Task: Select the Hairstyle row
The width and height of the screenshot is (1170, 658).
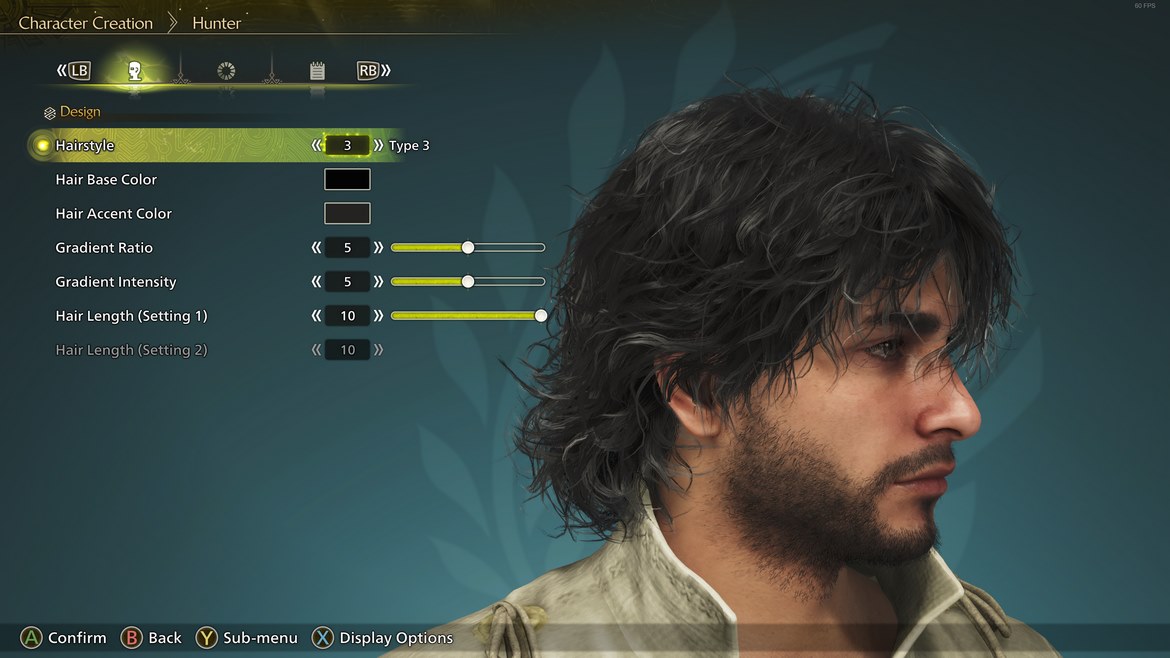Action: click(x=85, y=146)
